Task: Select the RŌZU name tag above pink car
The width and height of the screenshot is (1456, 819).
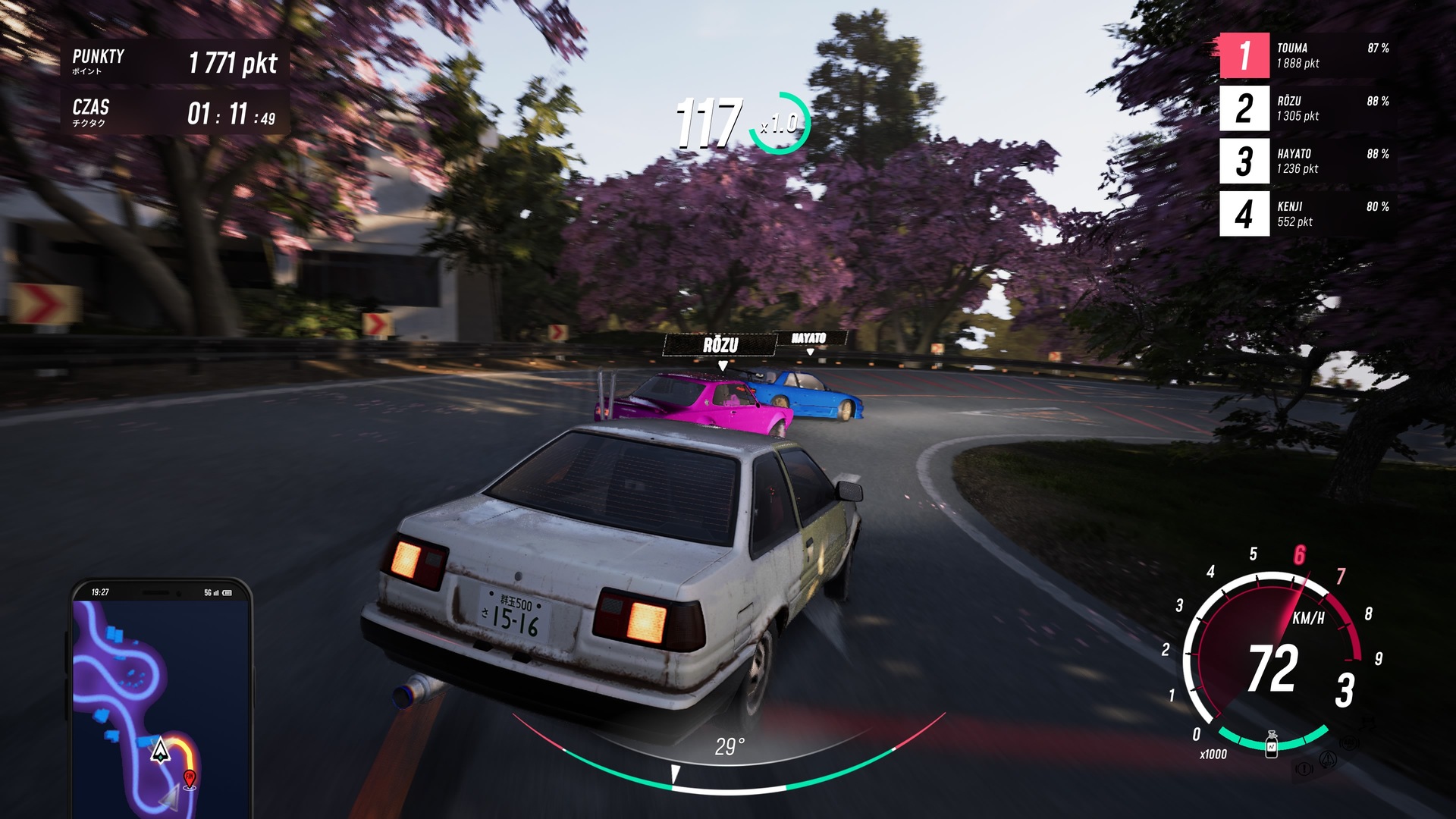Action: coord(720,346)
